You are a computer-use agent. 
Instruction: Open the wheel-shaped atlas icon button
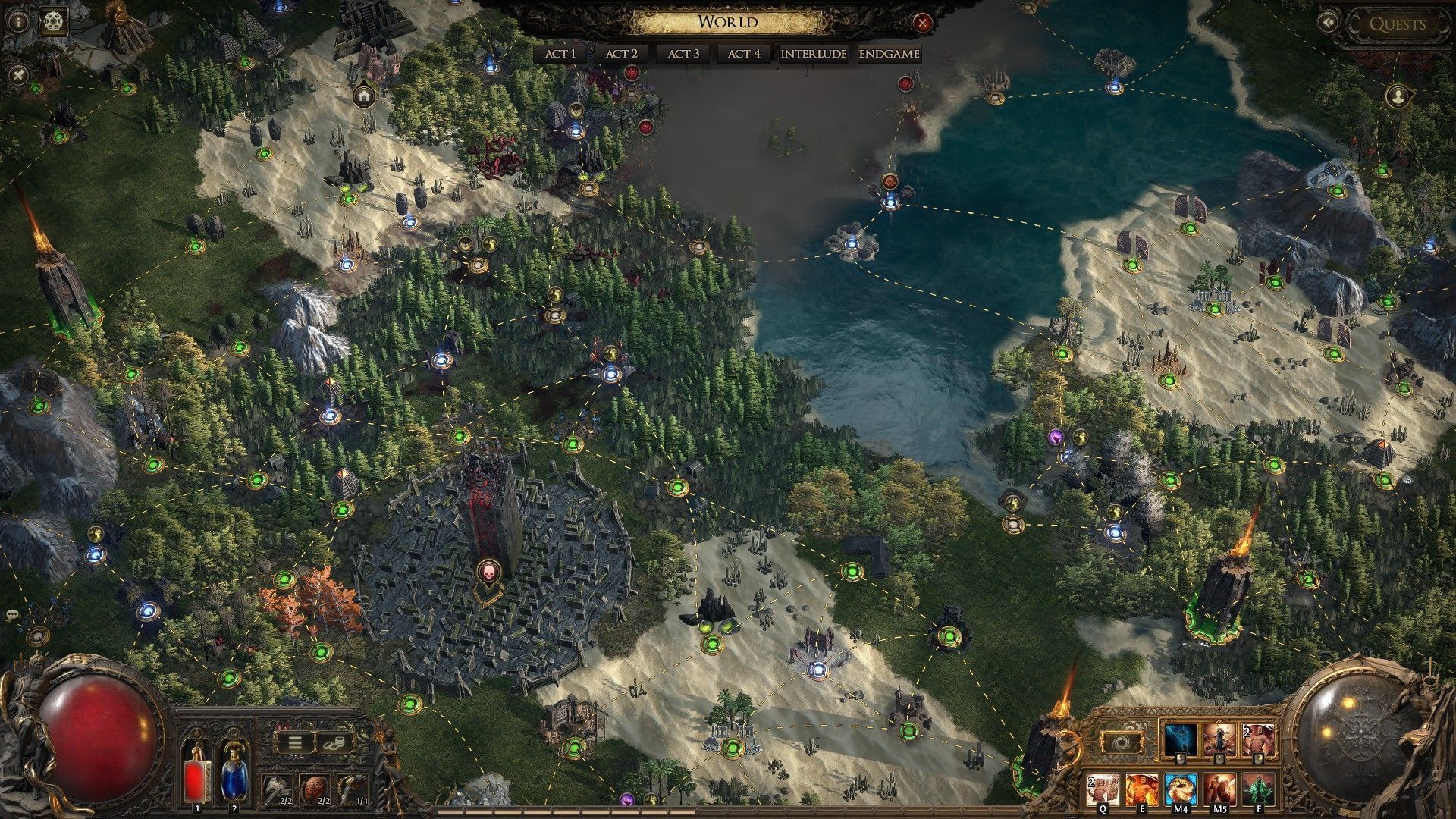pos(54,21)
